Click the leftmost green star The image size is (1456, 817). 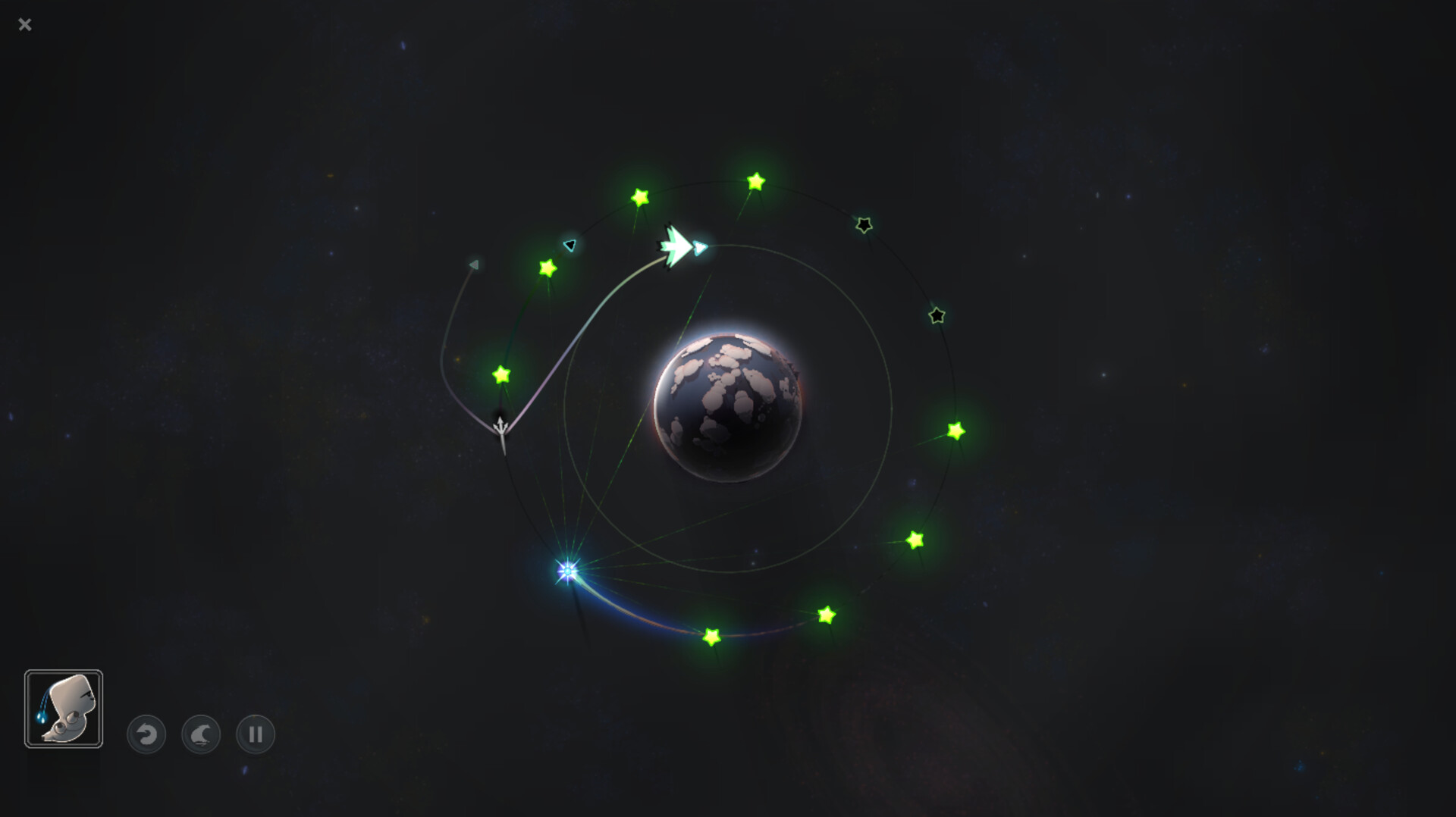pos(500,374)
